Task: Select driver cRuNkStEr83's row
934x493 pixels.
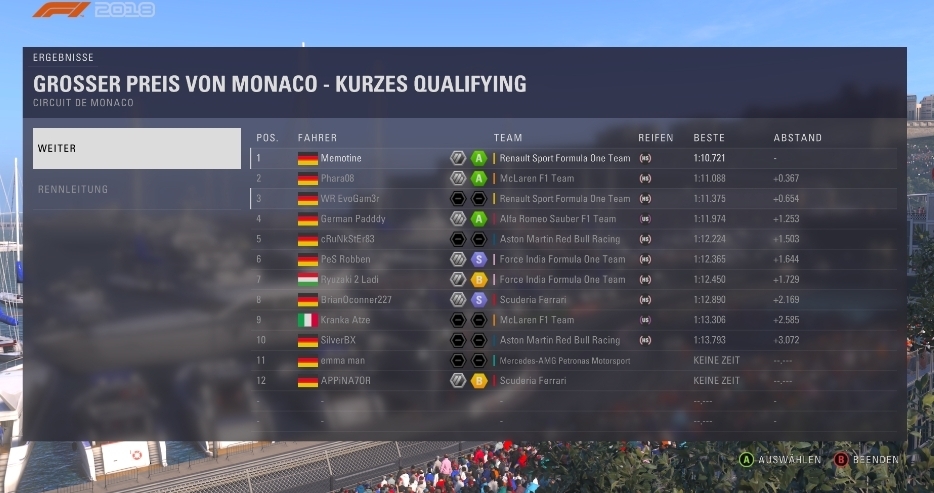Action: (x=573, y=239)
